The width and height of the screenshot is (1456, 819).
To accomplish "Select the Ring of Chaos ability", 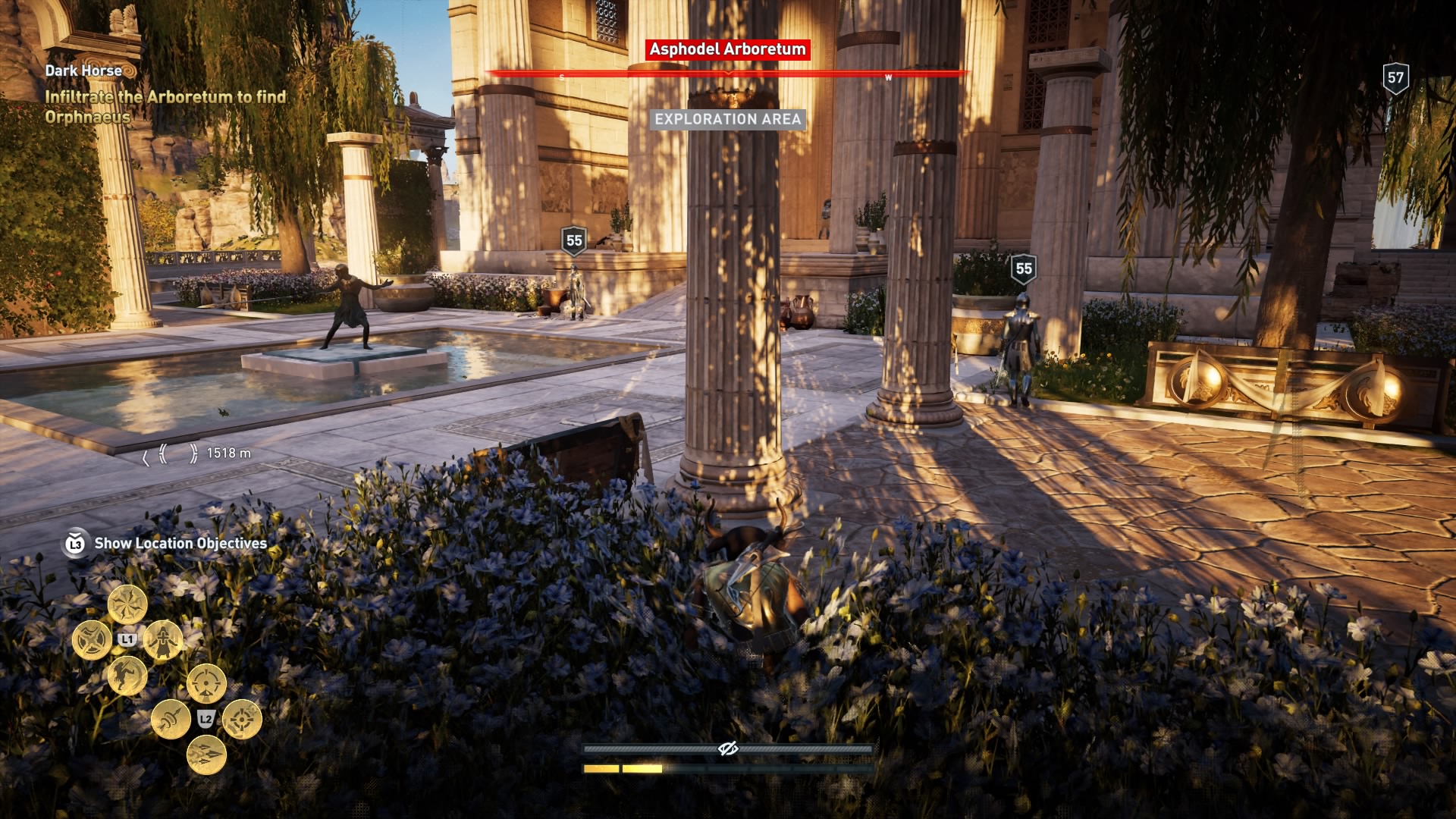I will coord(127,603).
